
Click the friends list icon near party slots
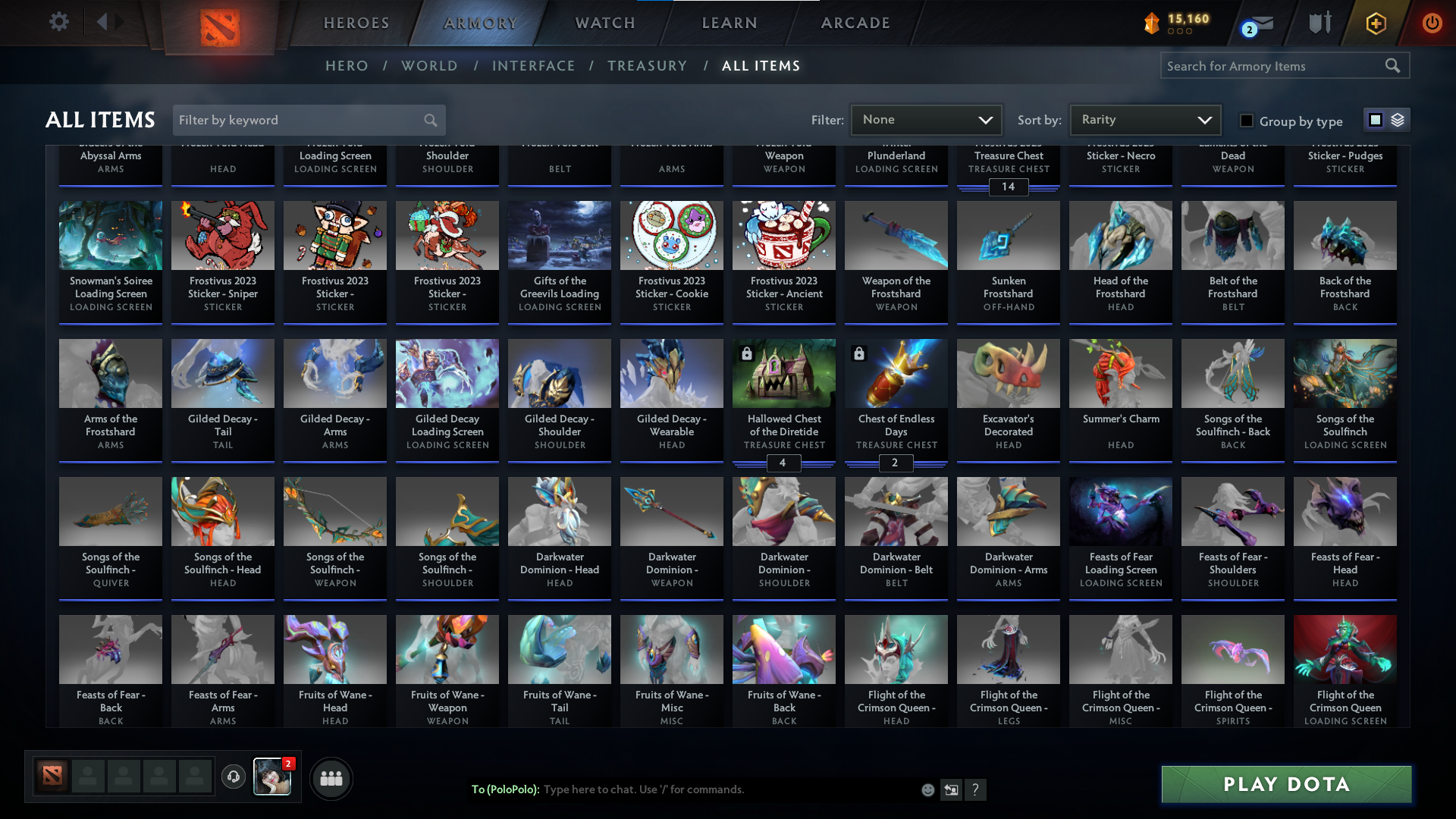pos(331,778)
